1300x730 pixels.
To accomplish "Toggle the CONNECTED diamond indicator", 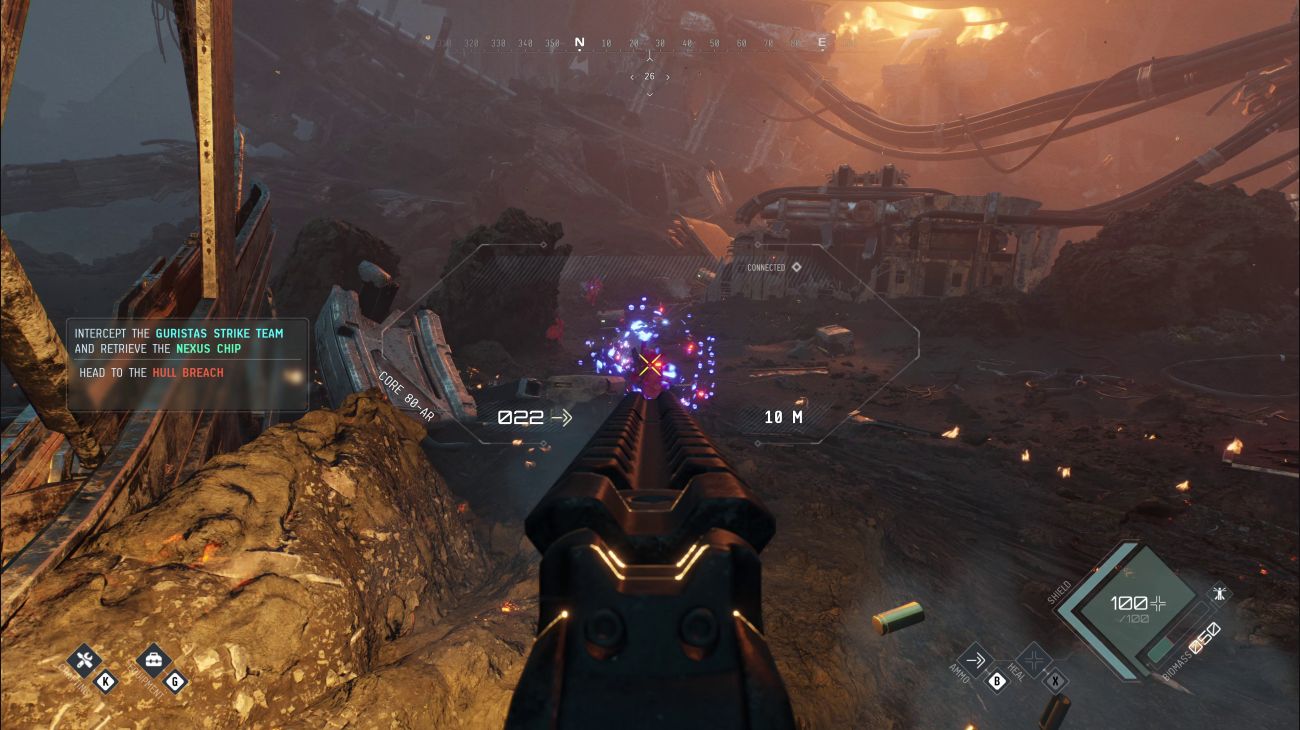I will click(795, 267).
